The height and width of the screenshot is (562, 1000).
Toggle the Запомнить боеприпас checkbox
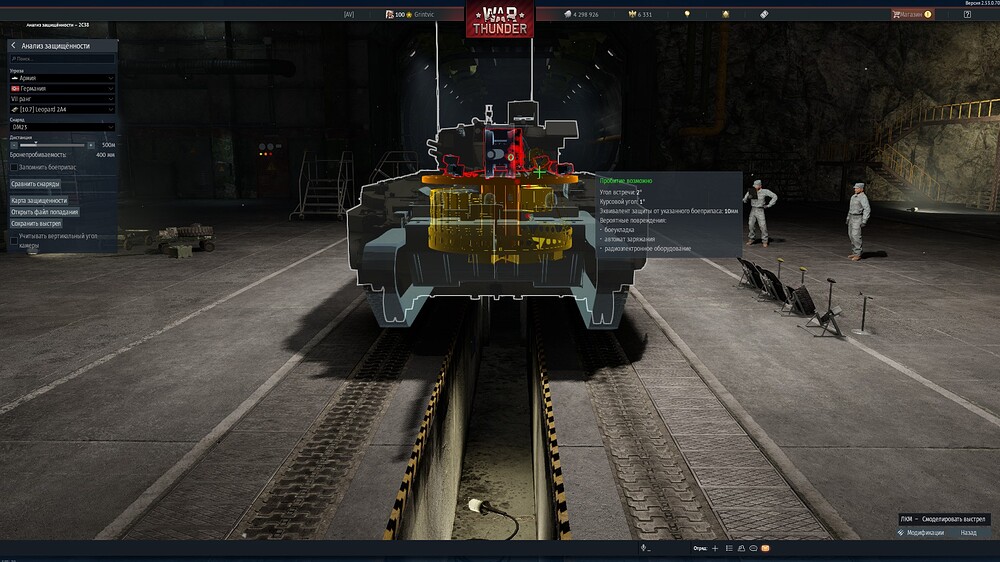point(14,167)
